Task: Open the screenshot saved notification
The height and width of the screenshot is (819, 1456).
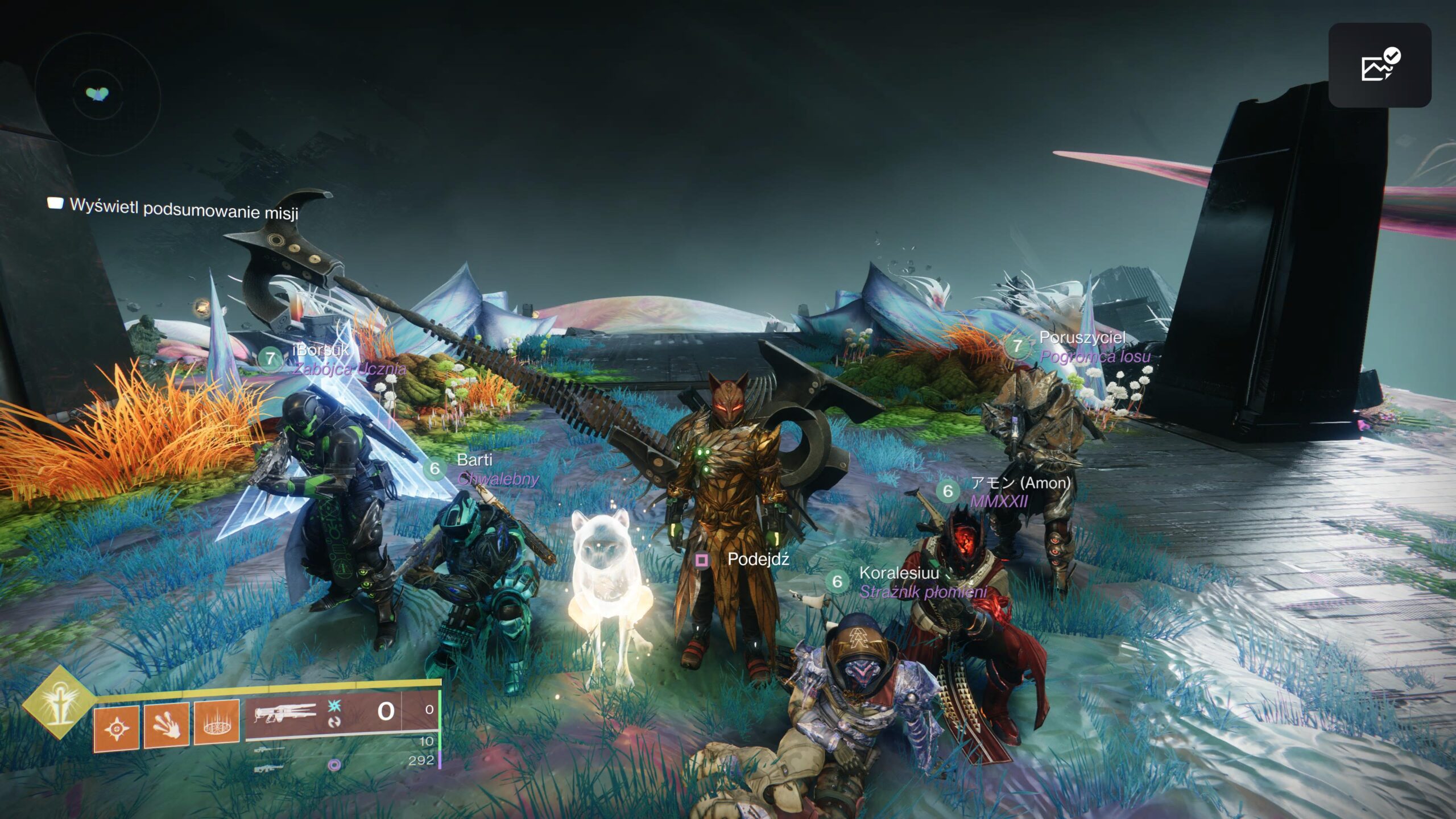Action: [1379, 65]
